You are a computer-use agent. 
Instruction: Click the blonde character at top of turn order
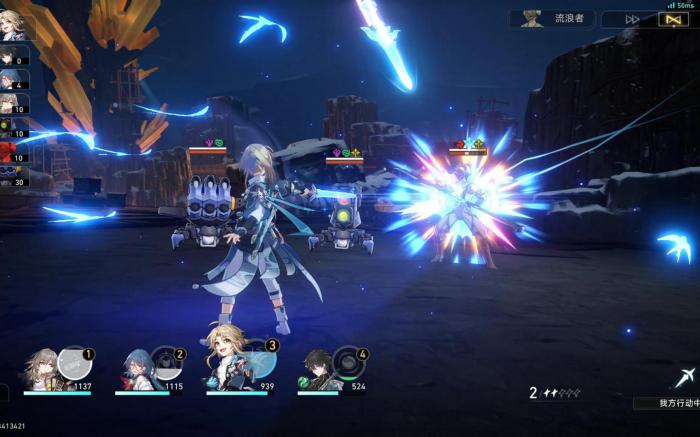(x=15, y=22)
